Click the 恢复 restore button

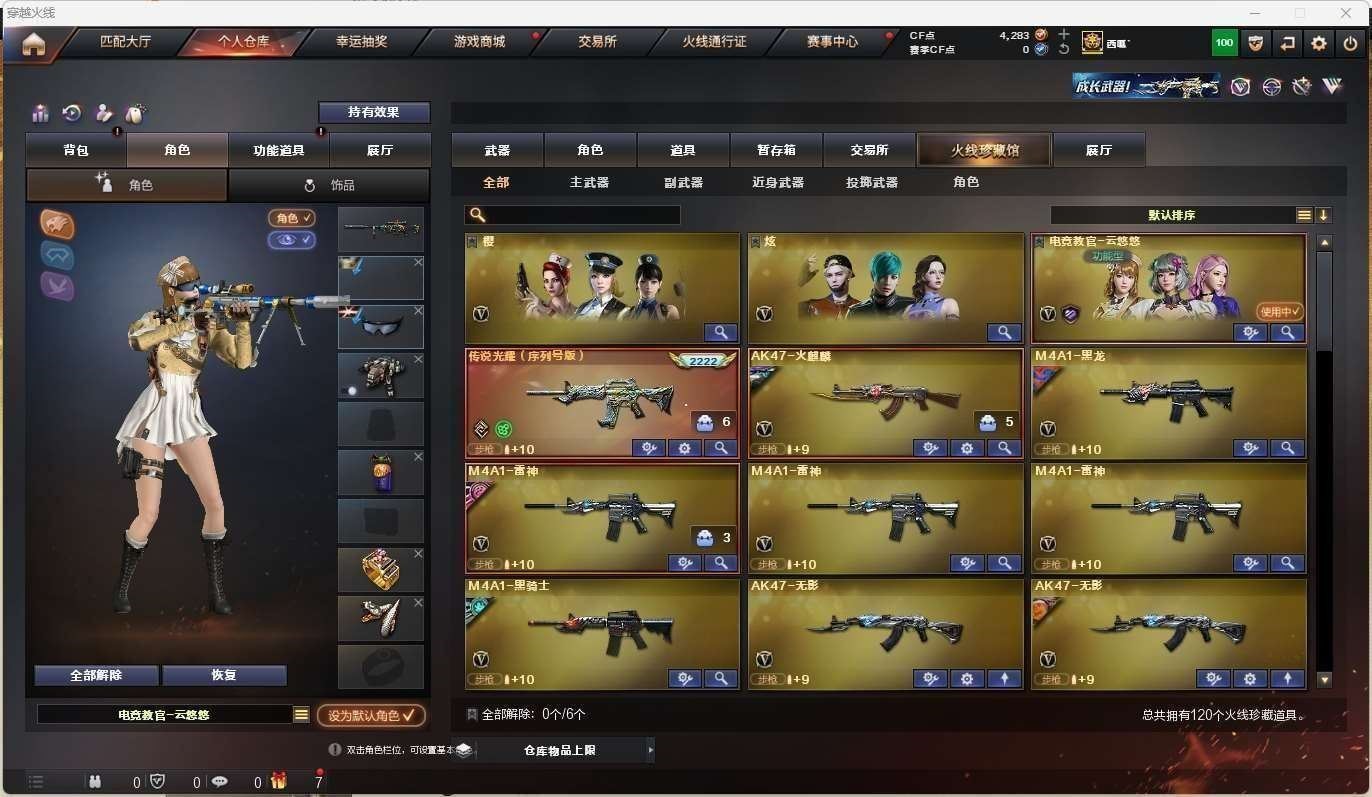tap(224, 675)
